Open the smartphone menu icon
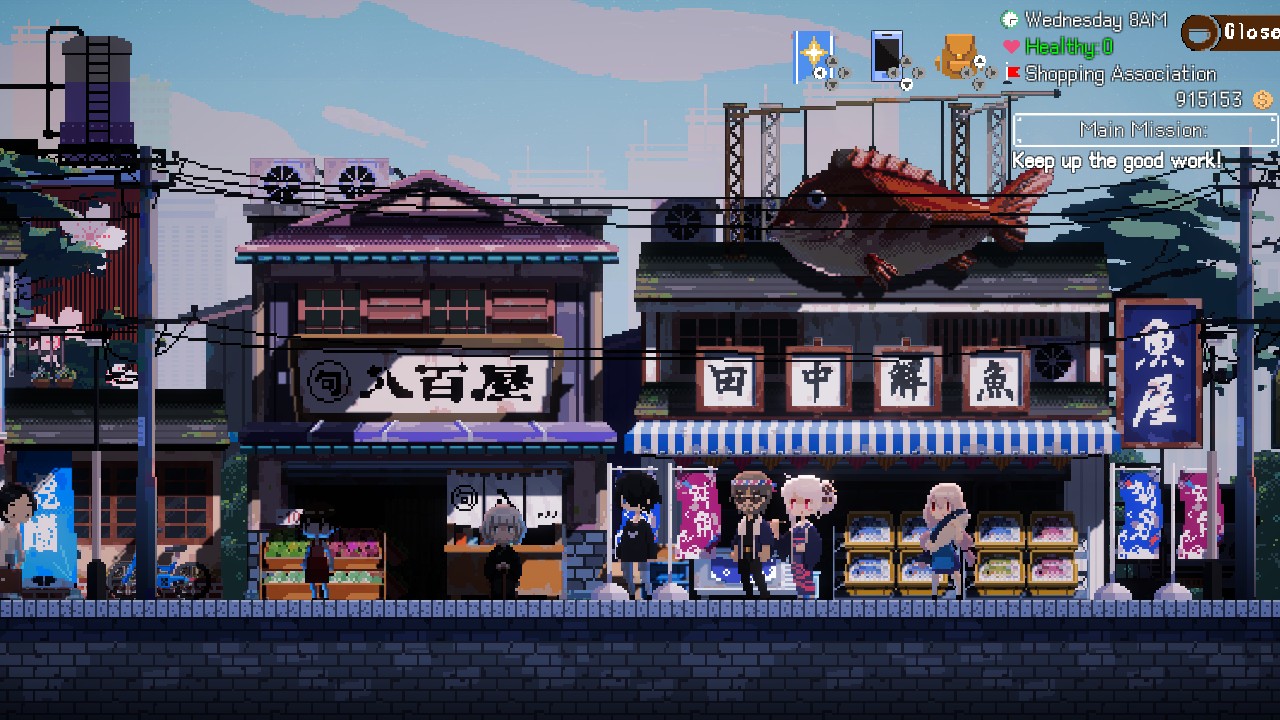The image size is (1280, 720). click(x=887, y=54)
